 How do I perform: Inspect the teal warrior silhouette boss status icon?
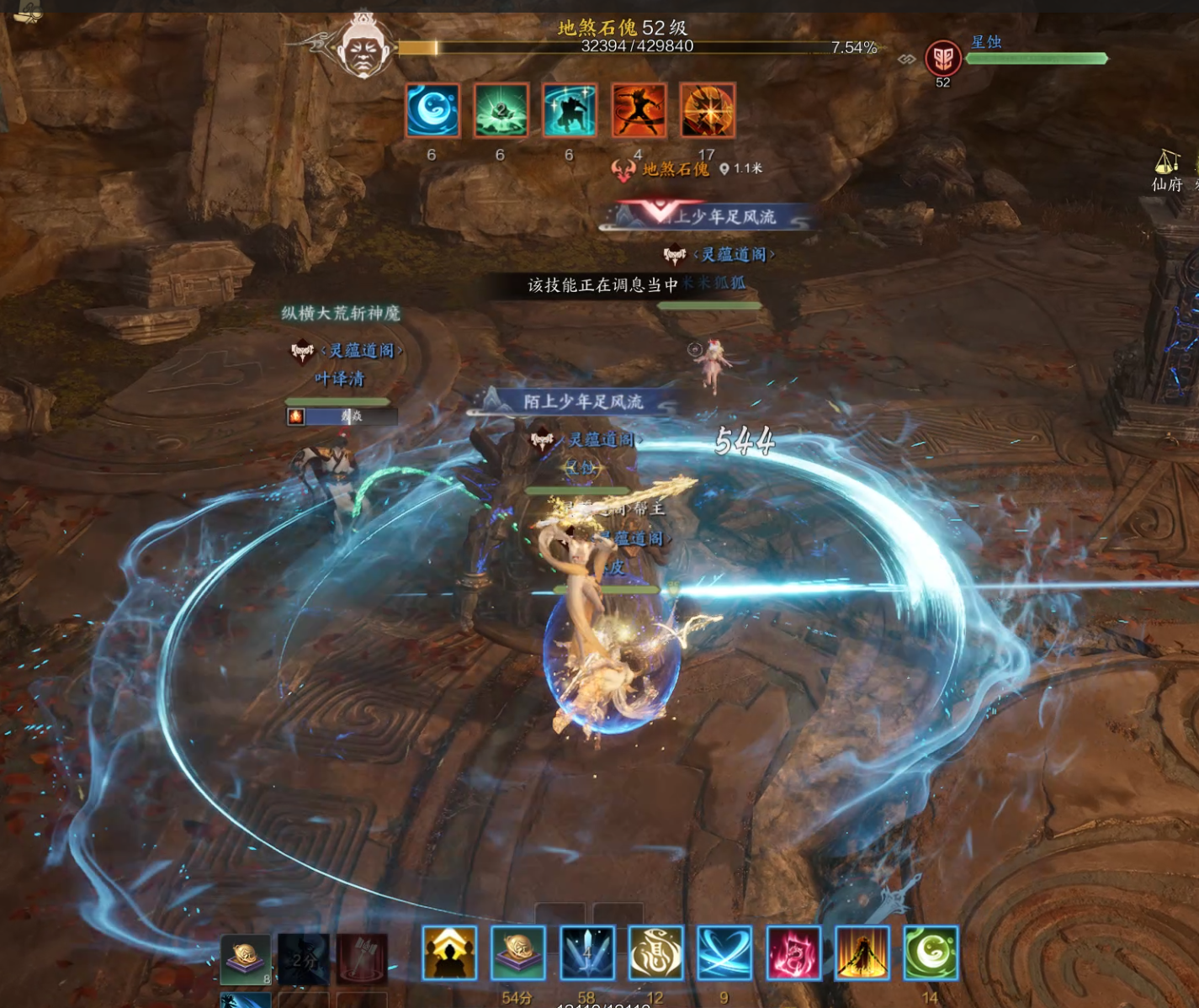tap(570, 110)
